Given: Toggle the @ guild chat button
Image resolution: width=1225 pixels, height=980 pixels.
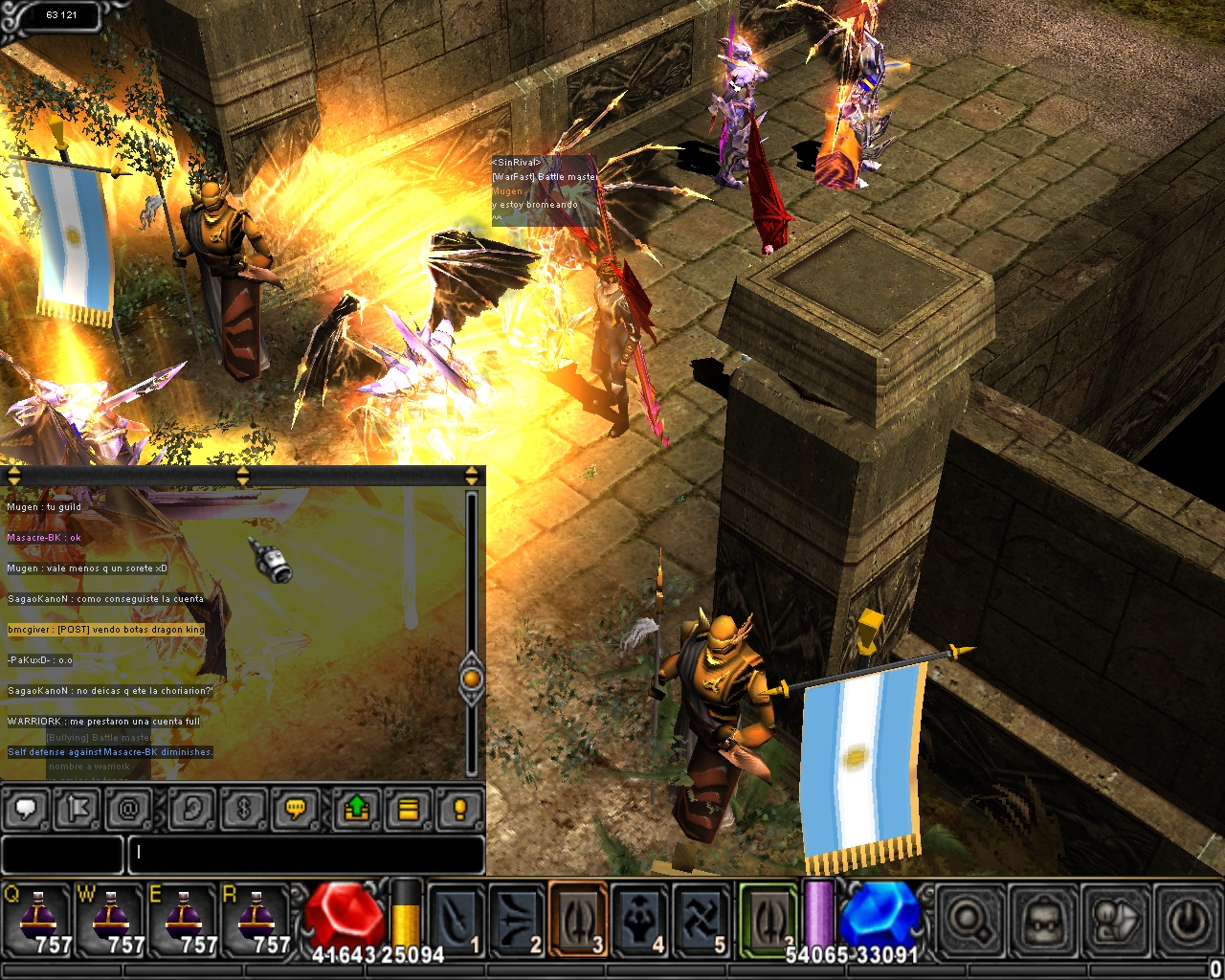Looking at the screenshot, I should [x=128, y=810].
